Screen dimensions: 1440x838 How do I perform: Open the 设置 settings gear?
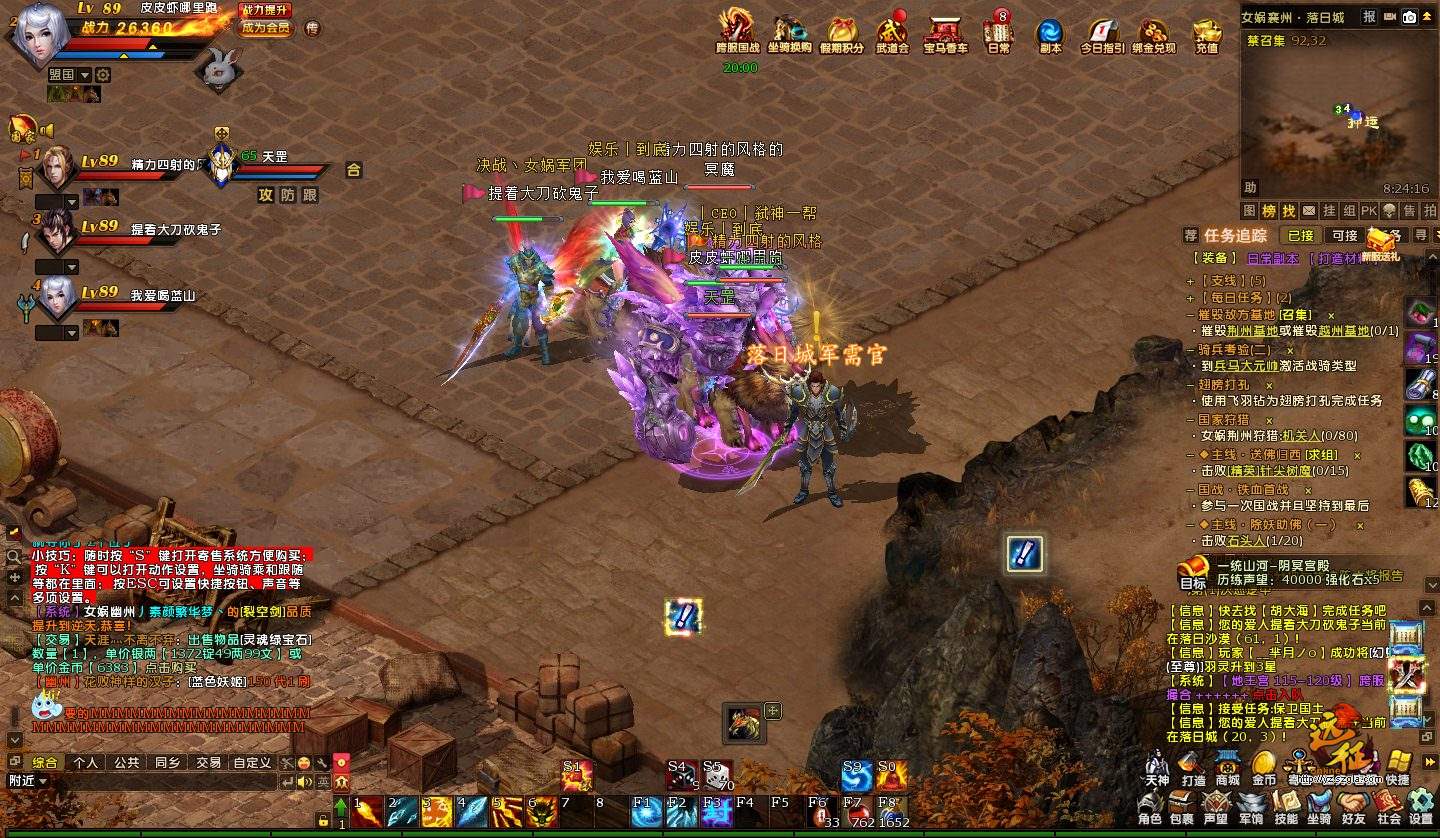click(x=1421, y=807)
